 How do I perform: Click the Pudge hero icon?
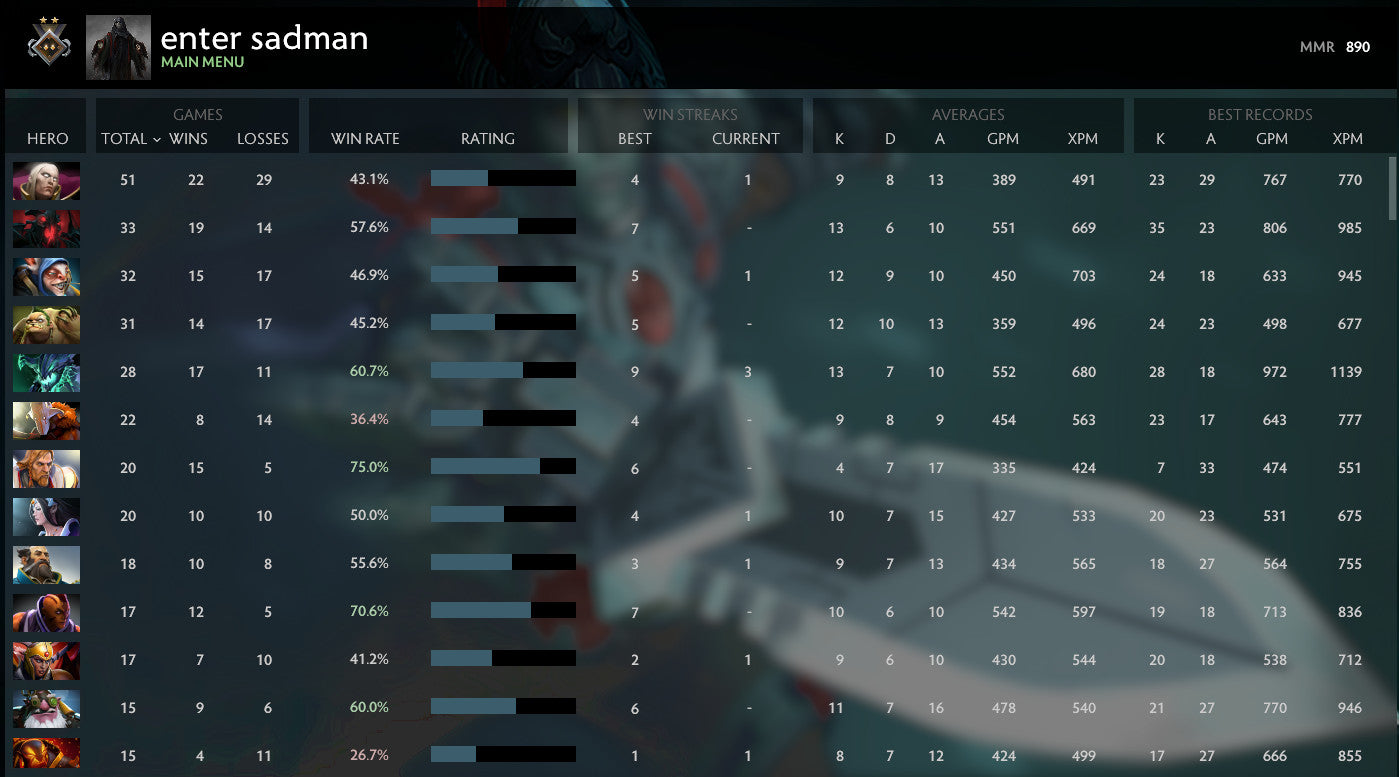click(46, 324)
